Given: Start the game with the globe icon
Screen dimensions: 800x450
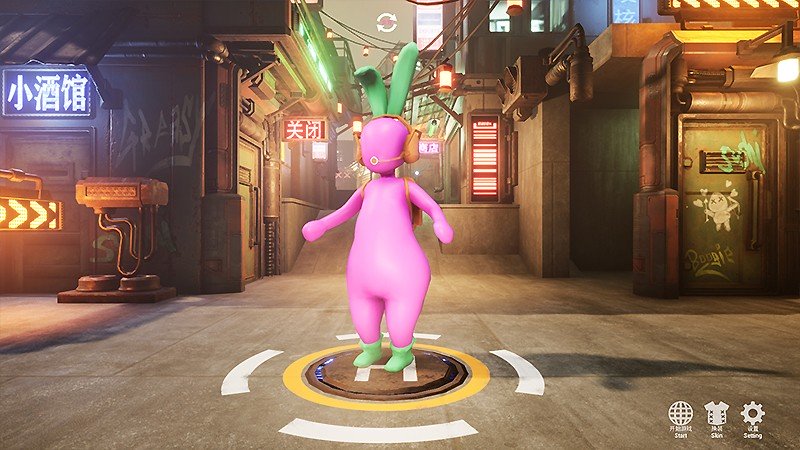Looking at the screenshot, I should [681, 414].
